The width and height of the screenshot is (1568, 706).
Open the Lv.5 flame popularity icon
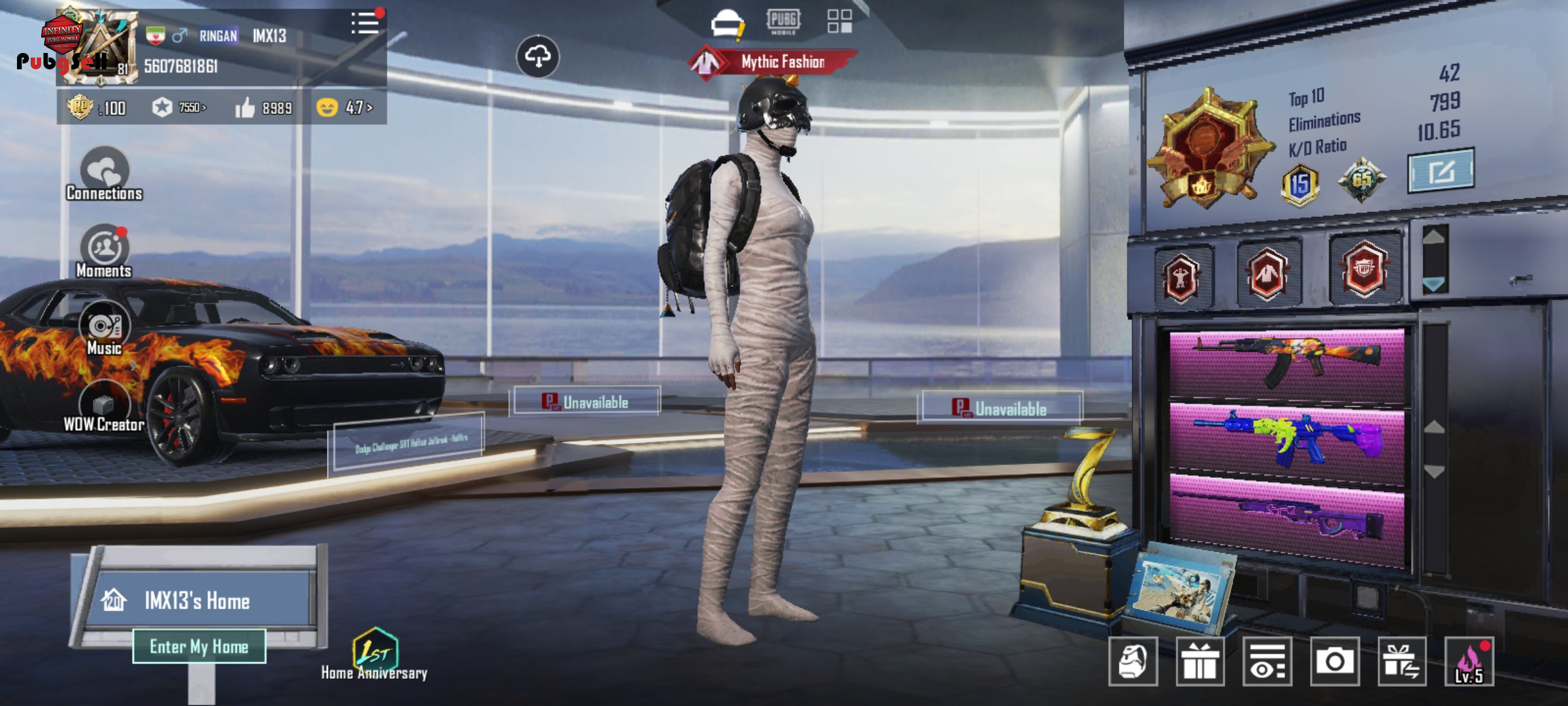pyautogui.click(x=1469, y=662)
